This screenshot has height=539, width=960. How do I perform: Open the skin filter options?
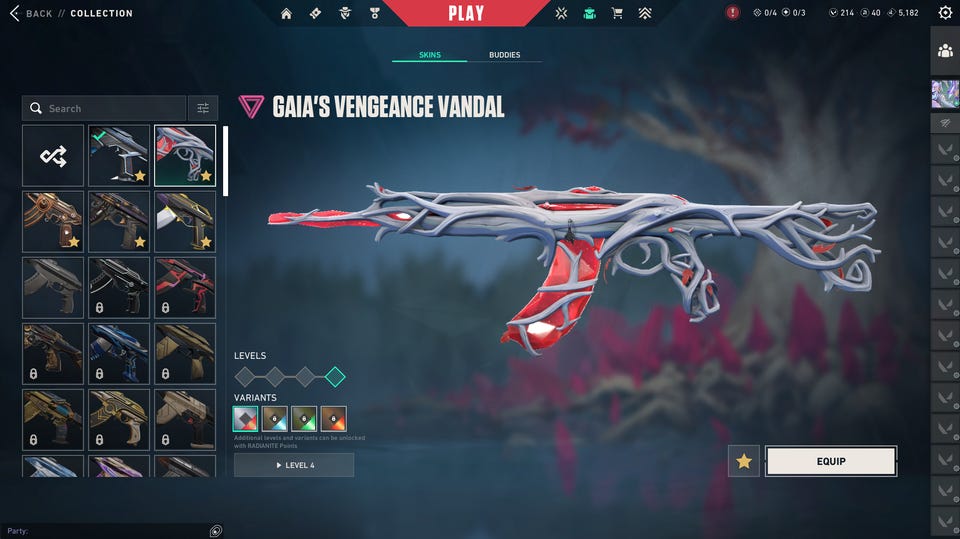click(x=202, y=108)
